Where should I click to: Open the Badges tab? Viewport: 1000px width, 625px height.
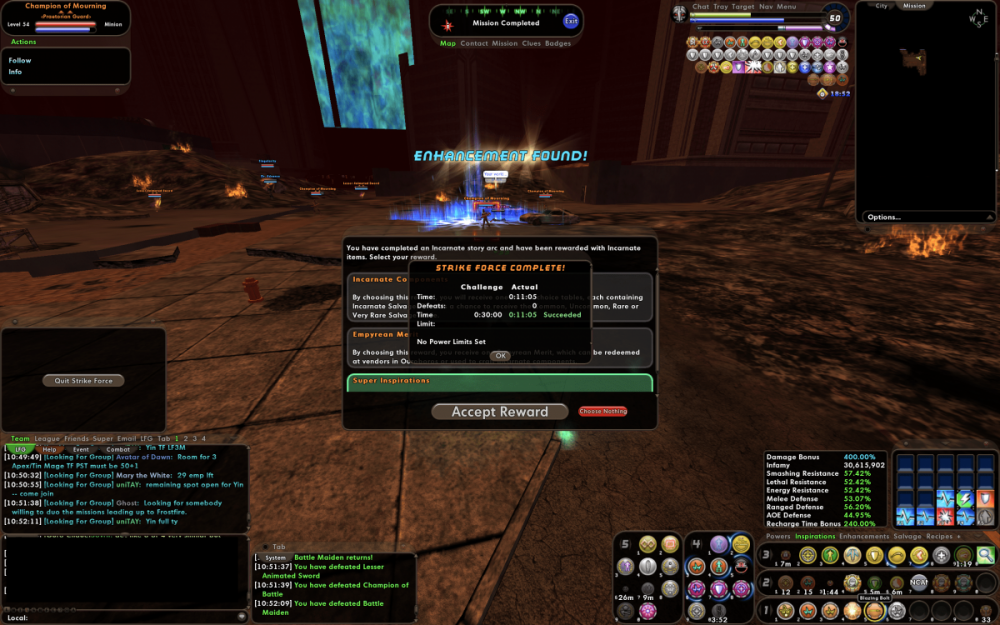[558, 44]
